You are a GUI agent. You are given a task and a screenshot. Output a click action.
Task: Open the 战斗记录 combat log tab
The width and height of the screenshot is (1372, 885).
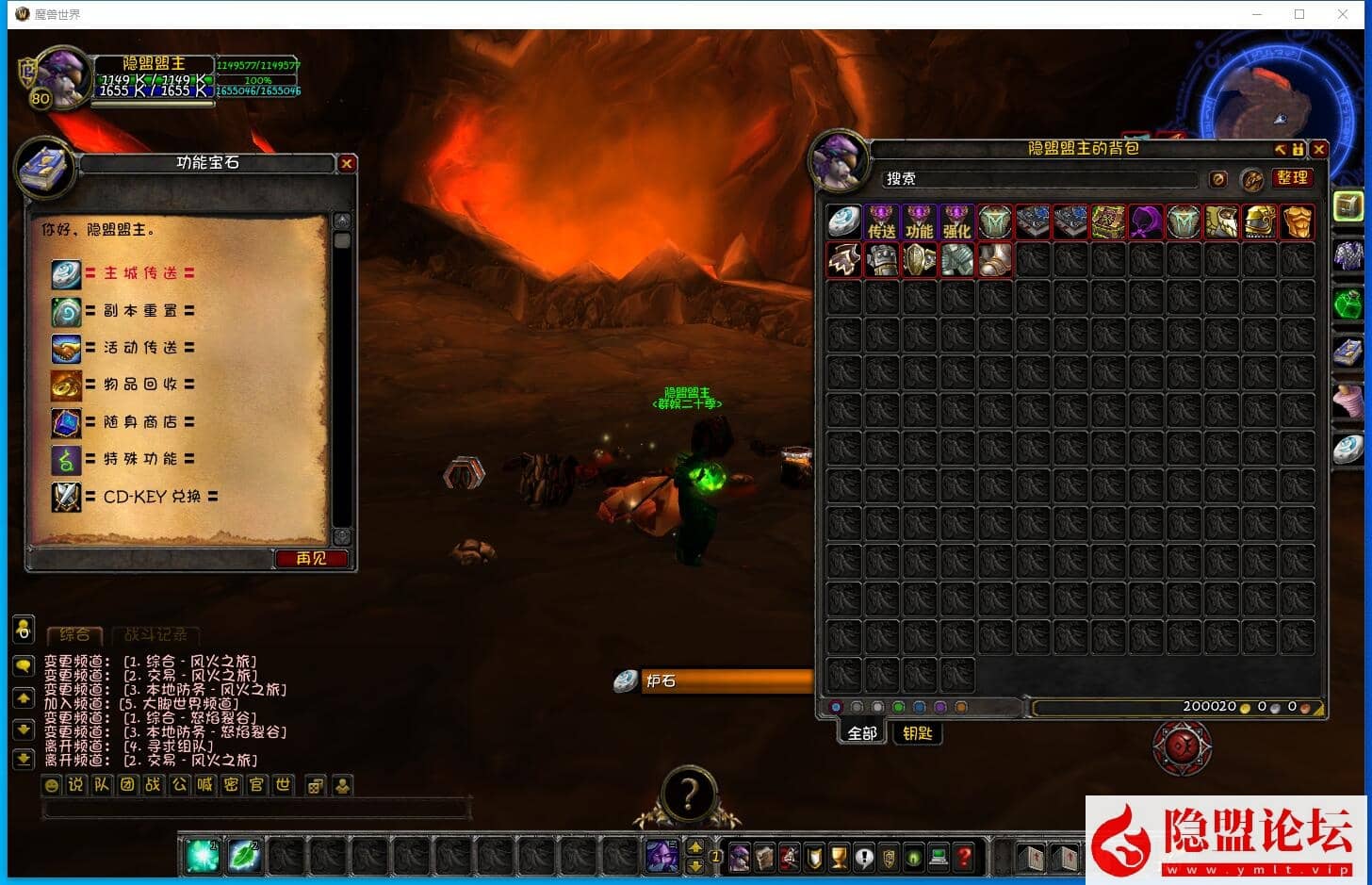(x=155, y=635)
